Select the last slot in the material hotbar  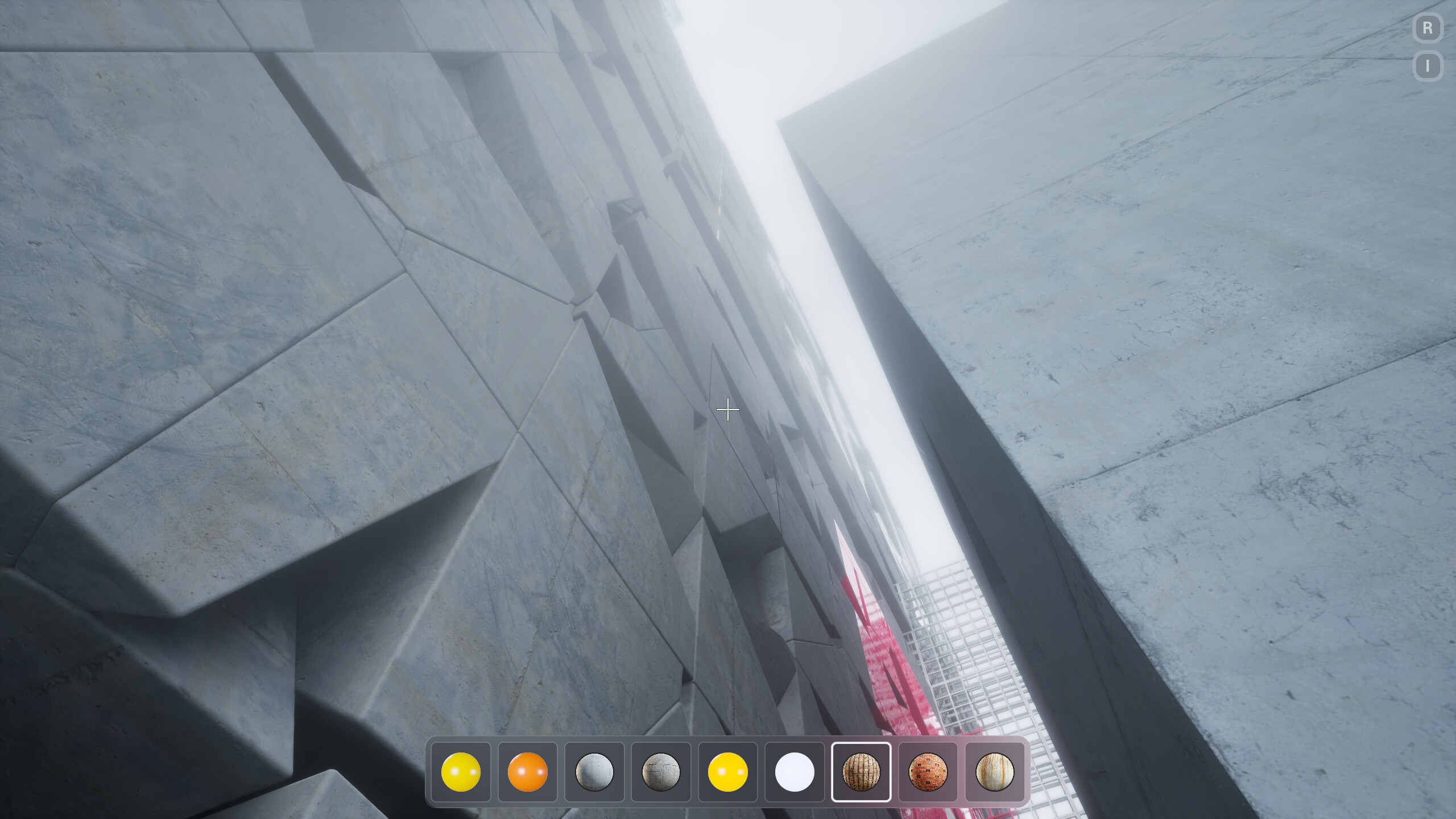(995, 771)
